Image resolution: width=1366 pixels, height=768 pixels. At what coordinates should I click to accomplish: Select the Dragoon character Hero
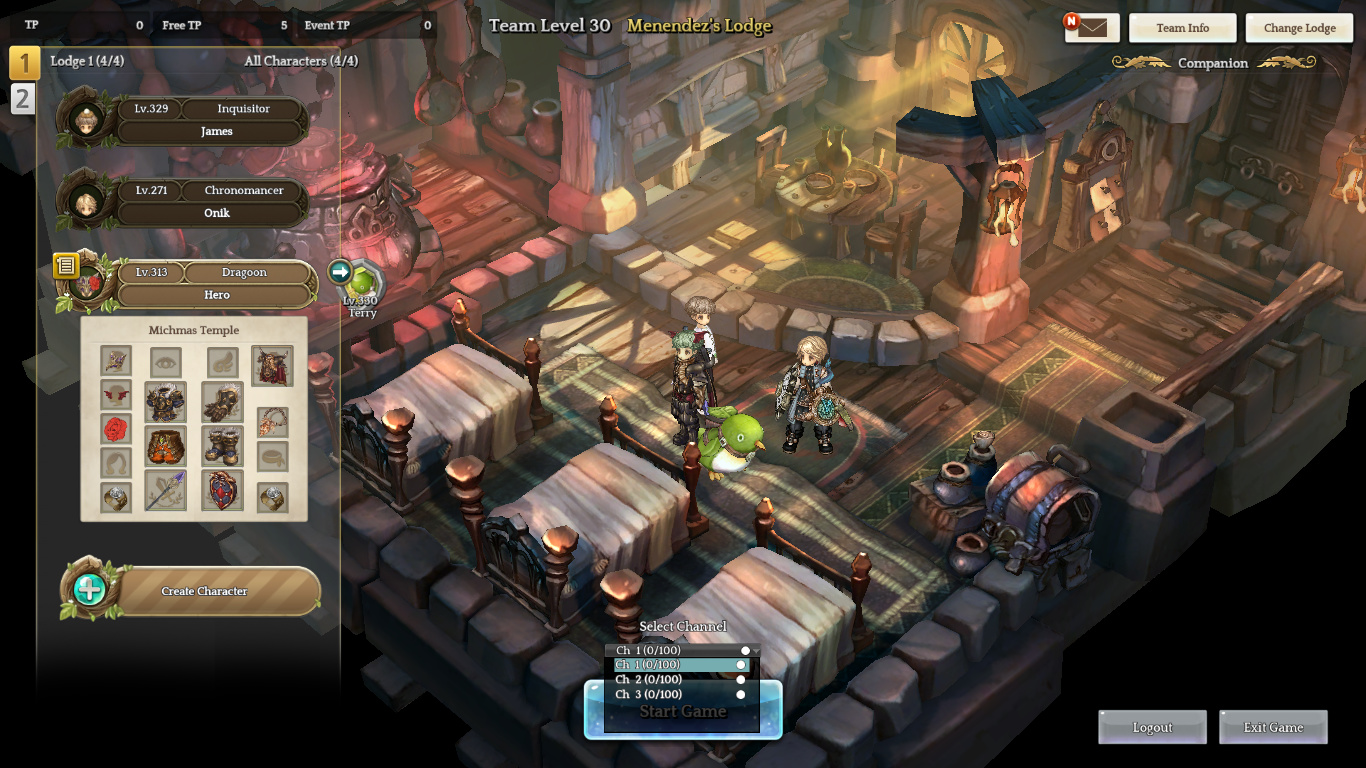[x=216, y=284]
